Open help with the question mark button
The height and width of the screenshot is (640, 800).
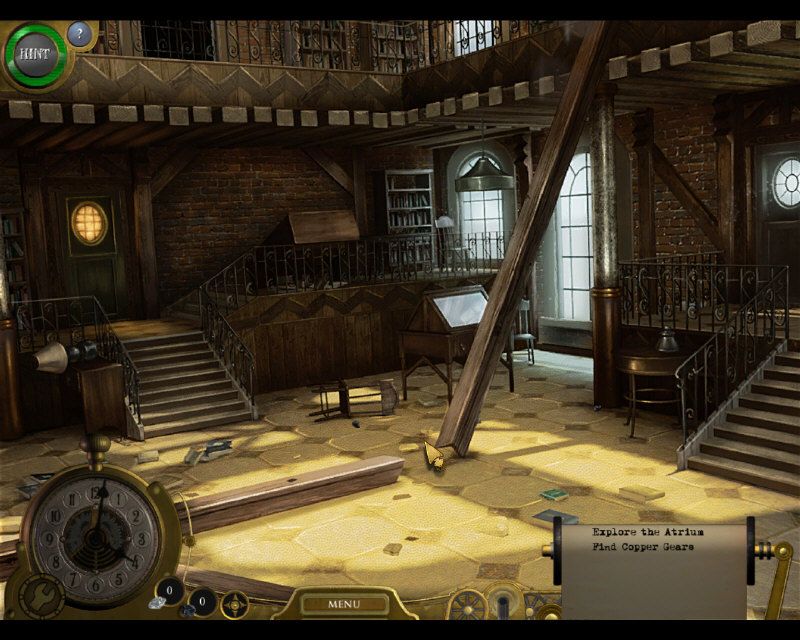coord(80,35)
